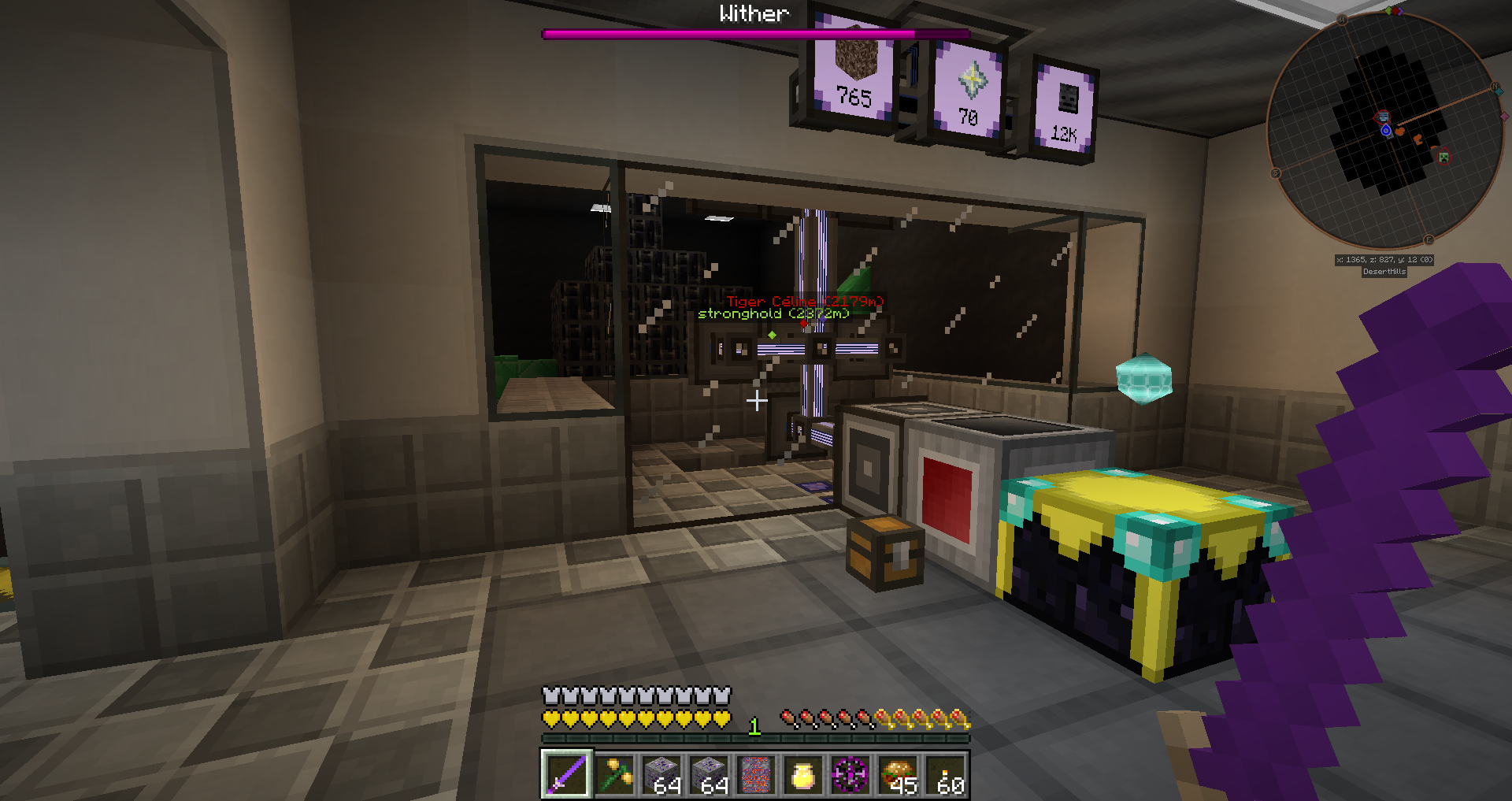Click the circular minimap
Viewport: 1512px width, 801px height.
(1384, 130)
